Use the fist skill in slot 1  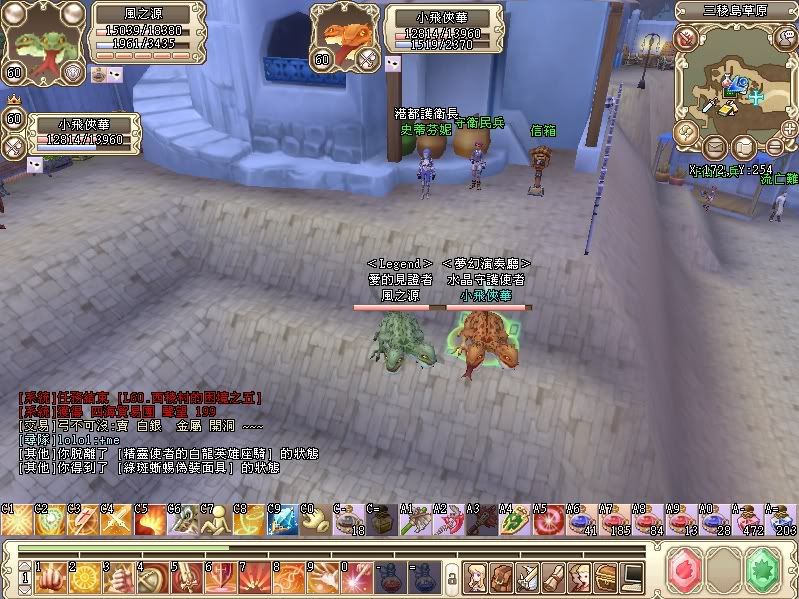50,576
